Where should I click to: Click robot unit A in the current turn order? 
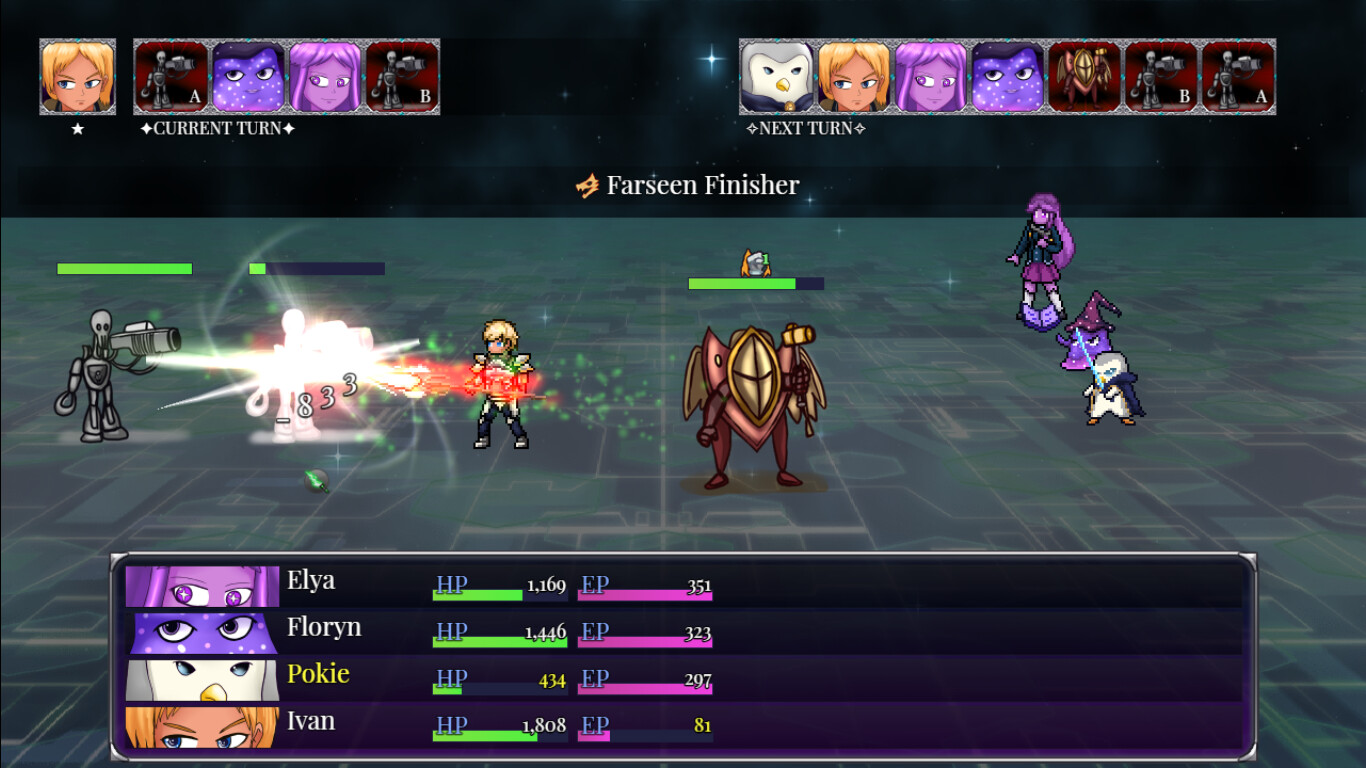pyautogui.click(x=168, y=75)
